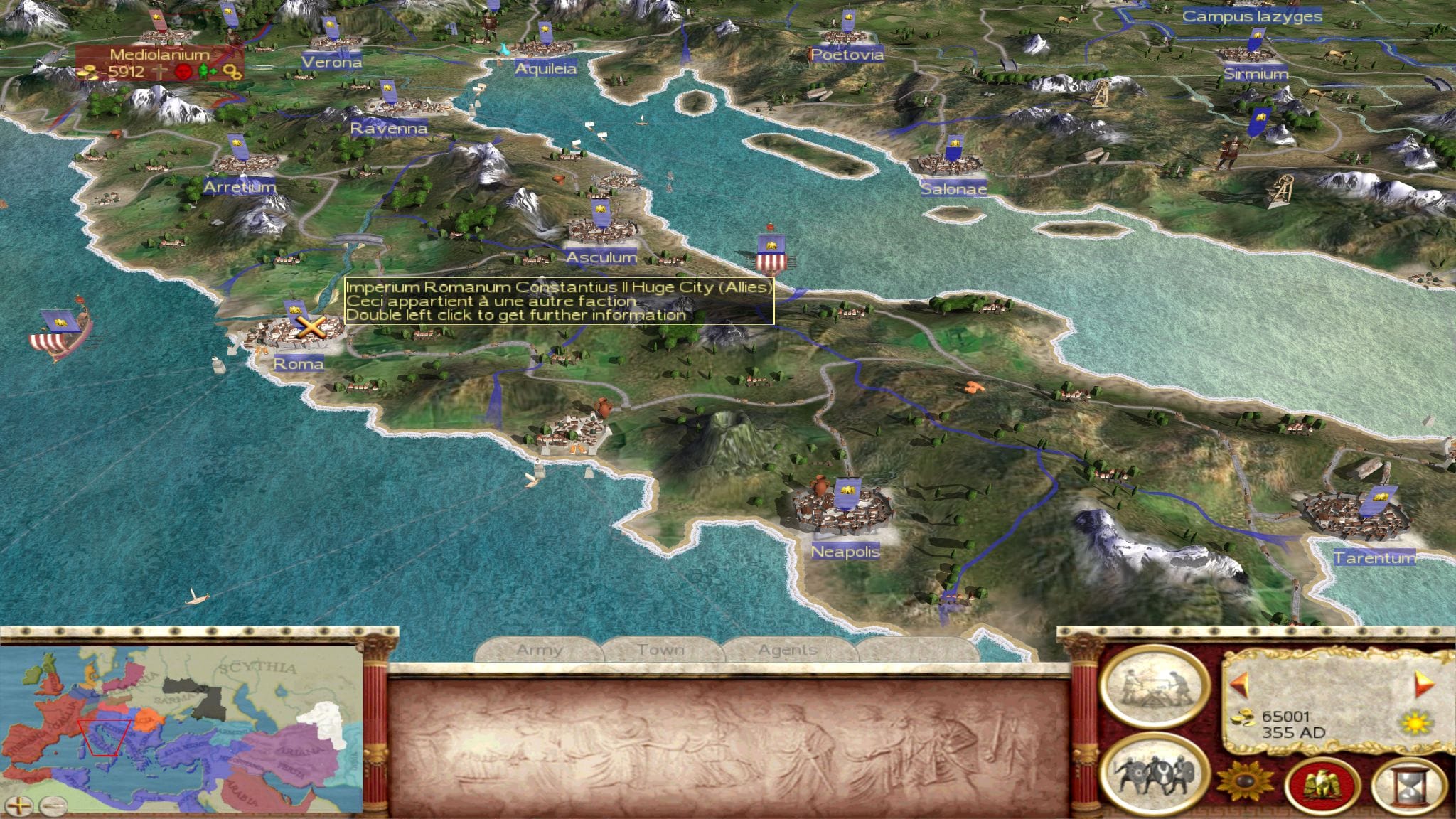This screenshot has width=1456, height=819.
Task: Switch to the Agents tab
Action: (x=787, y=650)
